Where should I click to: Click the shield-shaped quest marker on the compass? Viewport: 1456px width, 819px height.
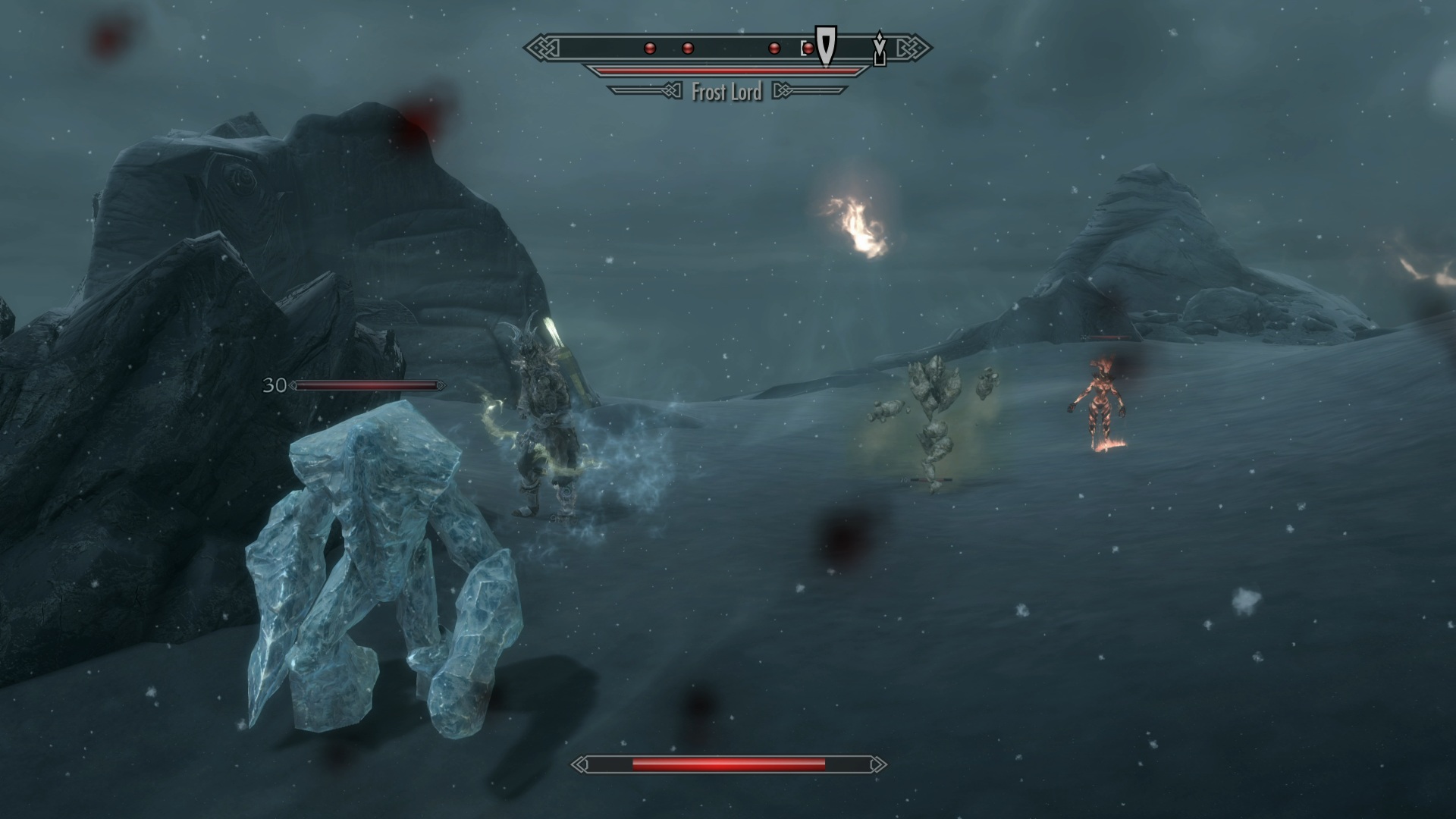(x=825, y=45)
